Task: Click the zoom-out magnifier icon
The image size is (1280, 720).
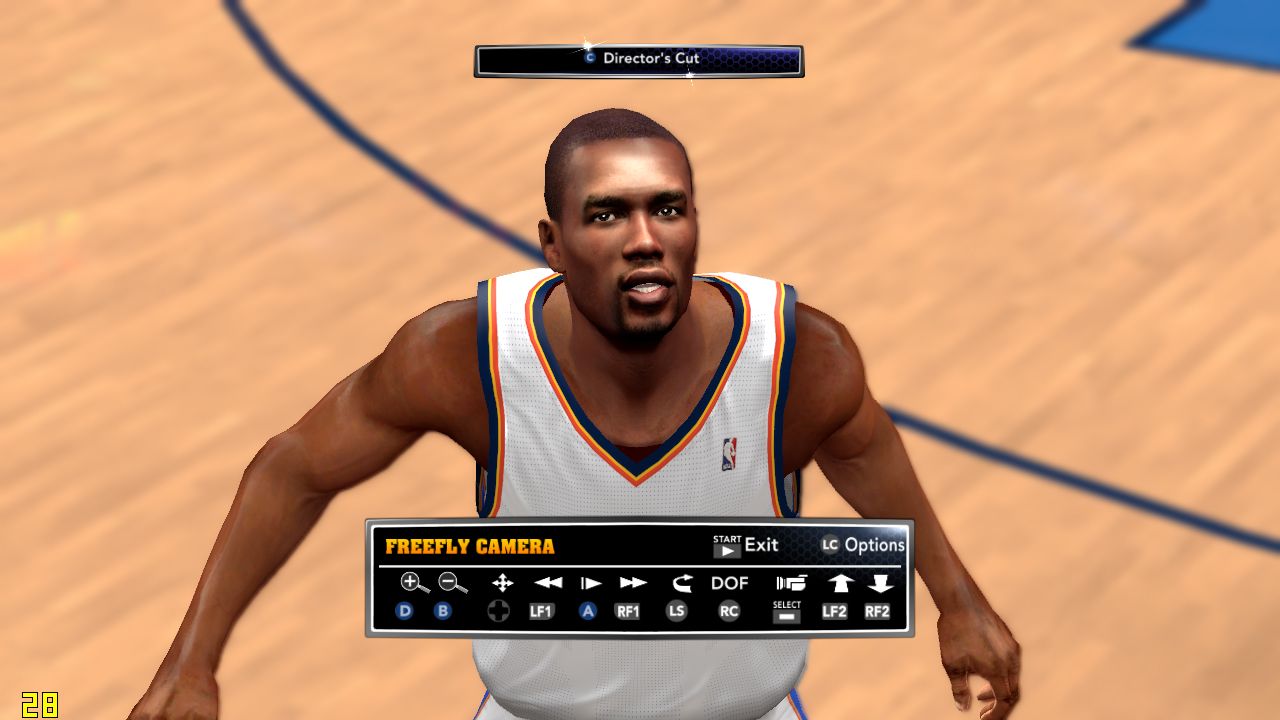Action: 452,582
